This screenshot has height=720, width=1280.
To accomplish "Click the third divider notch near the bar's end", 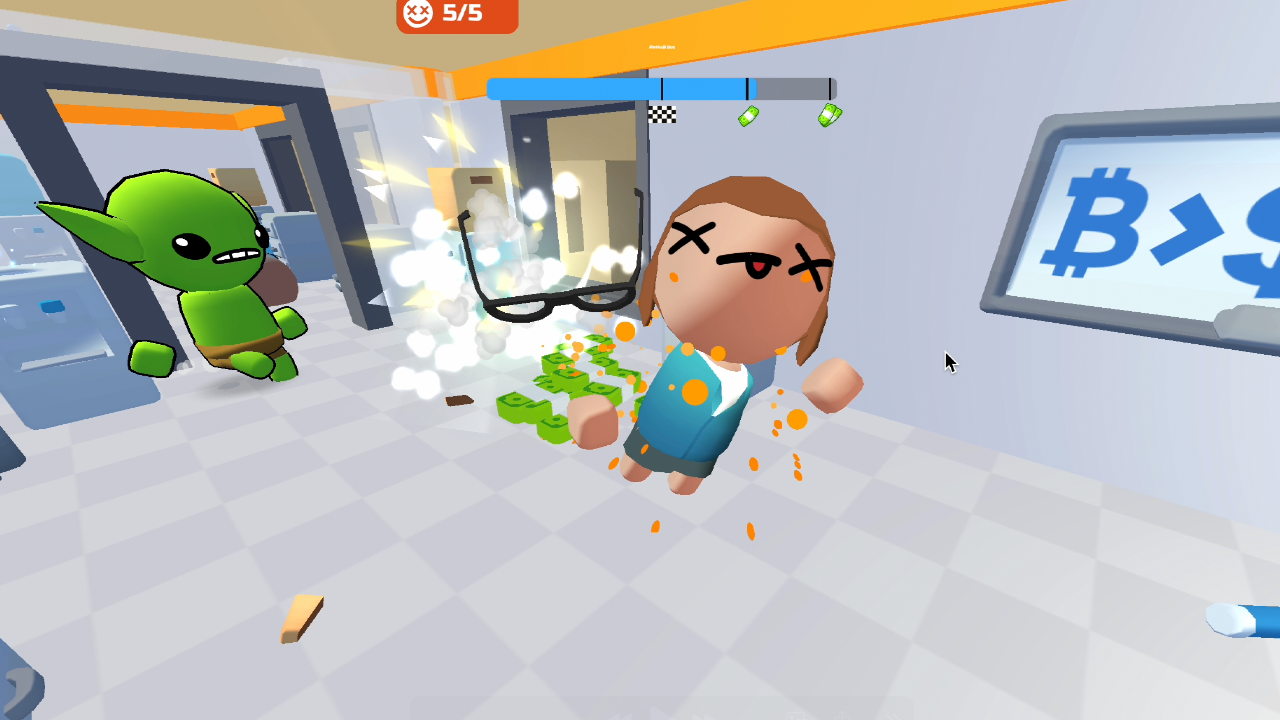I will (x=830, y=88).
